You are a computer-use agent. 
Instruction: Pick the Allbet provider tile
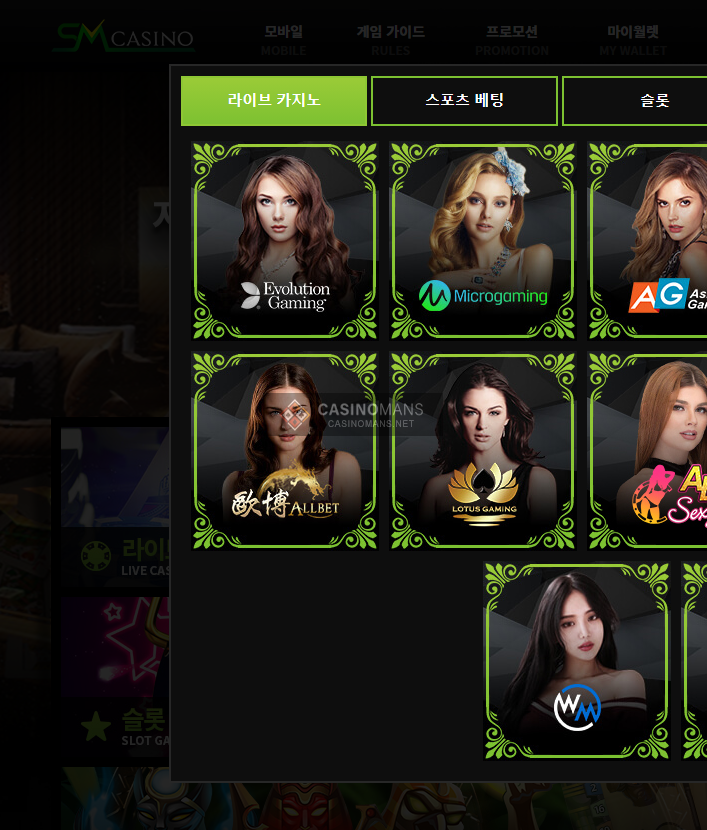[x=285, y=451]
